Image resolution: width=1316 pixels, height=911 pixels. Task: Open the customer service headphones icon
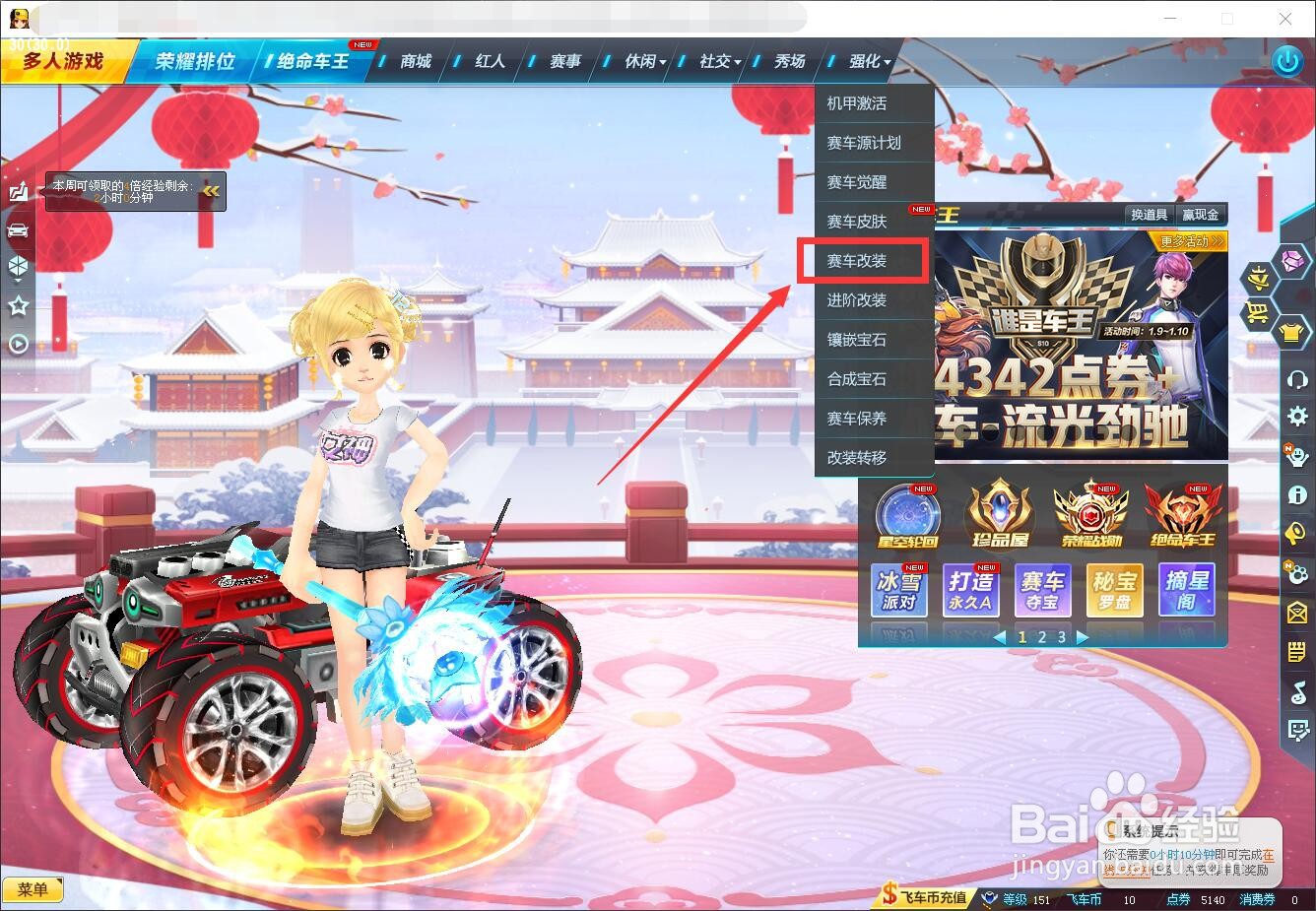click(1296, 380)
